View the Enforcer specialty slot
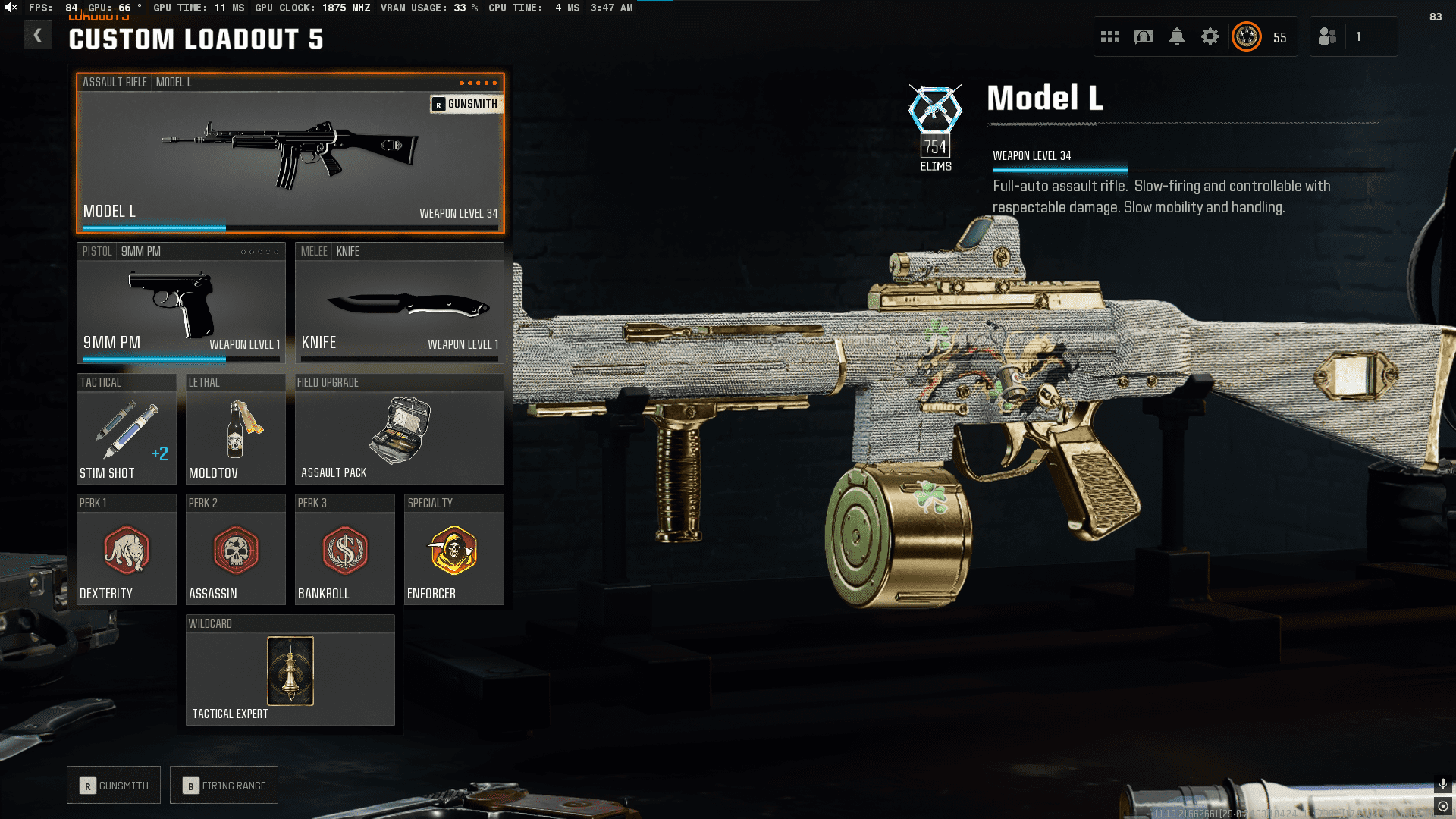1456x819 pixels. click(x=453, y=551)
